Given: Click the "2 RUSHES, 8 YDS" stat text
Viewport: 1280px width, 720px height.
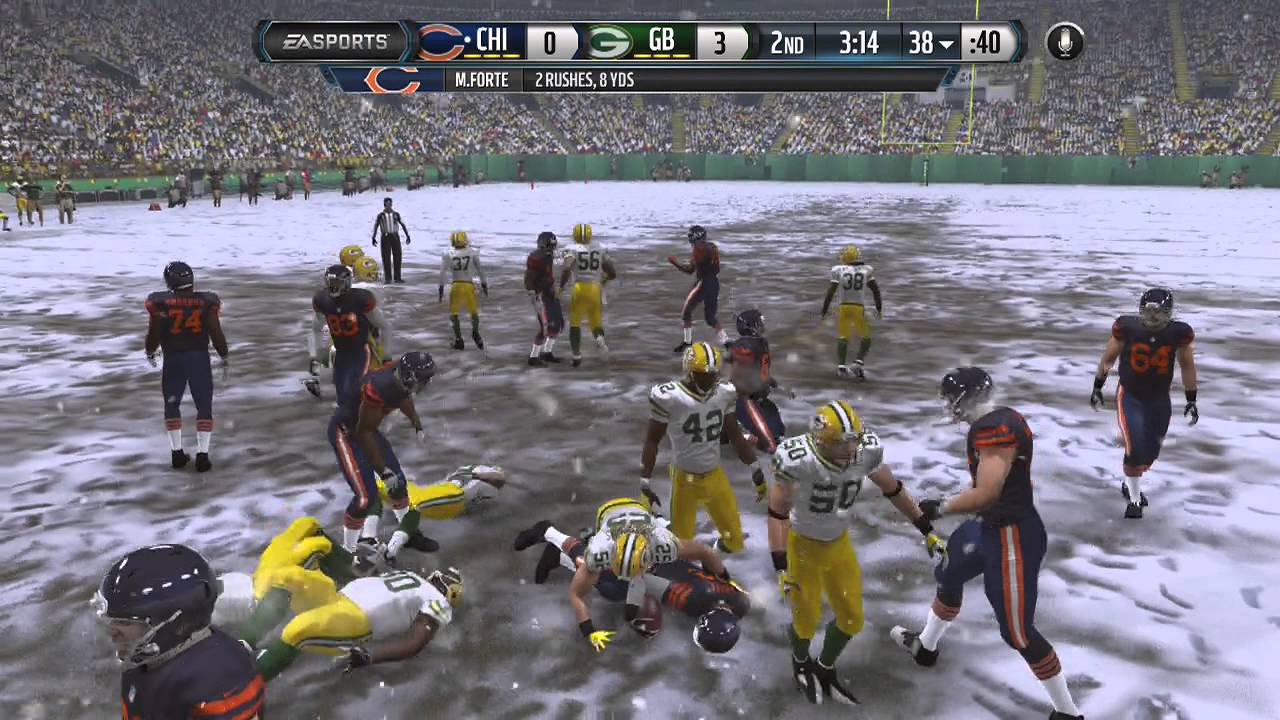Looking at the screenshot, I should click(x=584, y=77).
